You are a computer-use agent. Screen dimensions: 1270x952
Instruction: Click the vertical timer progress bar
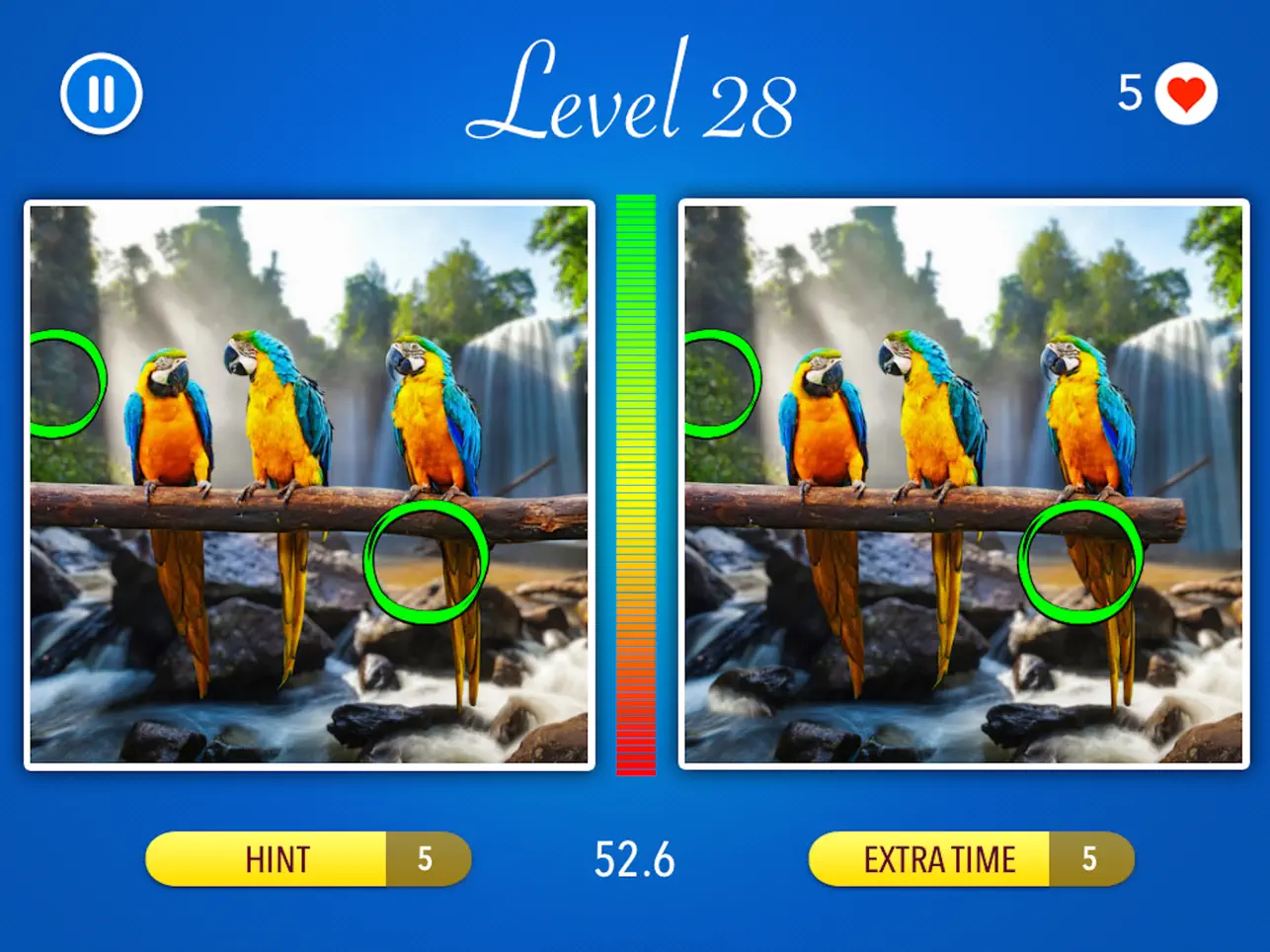635,484
